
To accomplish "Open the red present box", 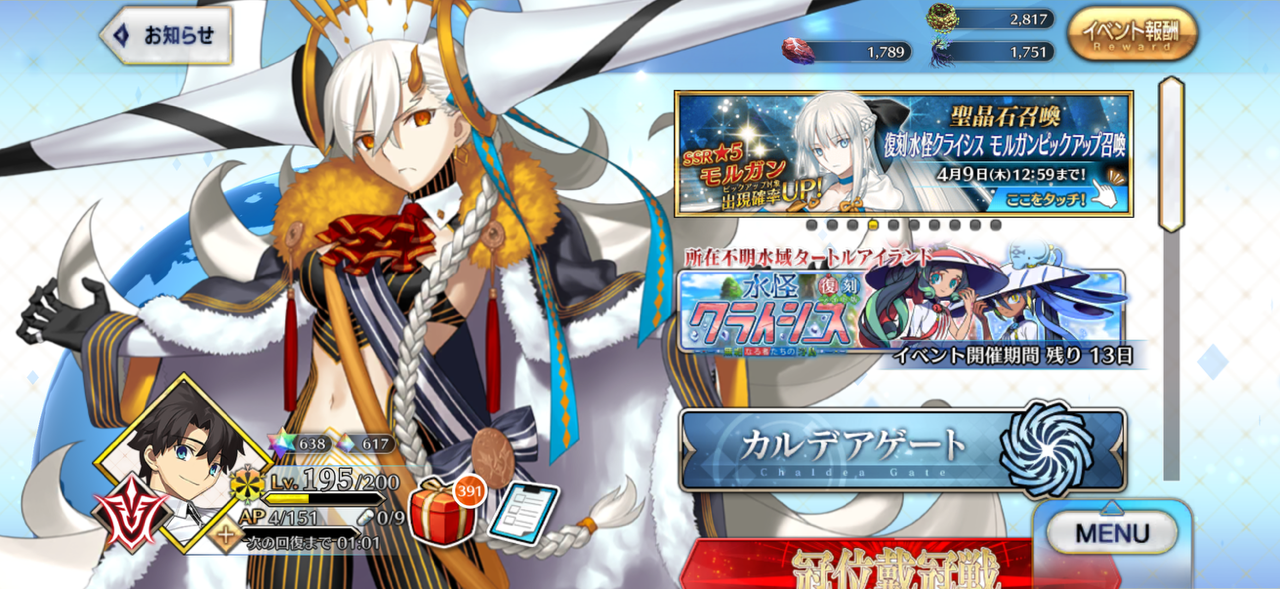I will click(441, 511).
